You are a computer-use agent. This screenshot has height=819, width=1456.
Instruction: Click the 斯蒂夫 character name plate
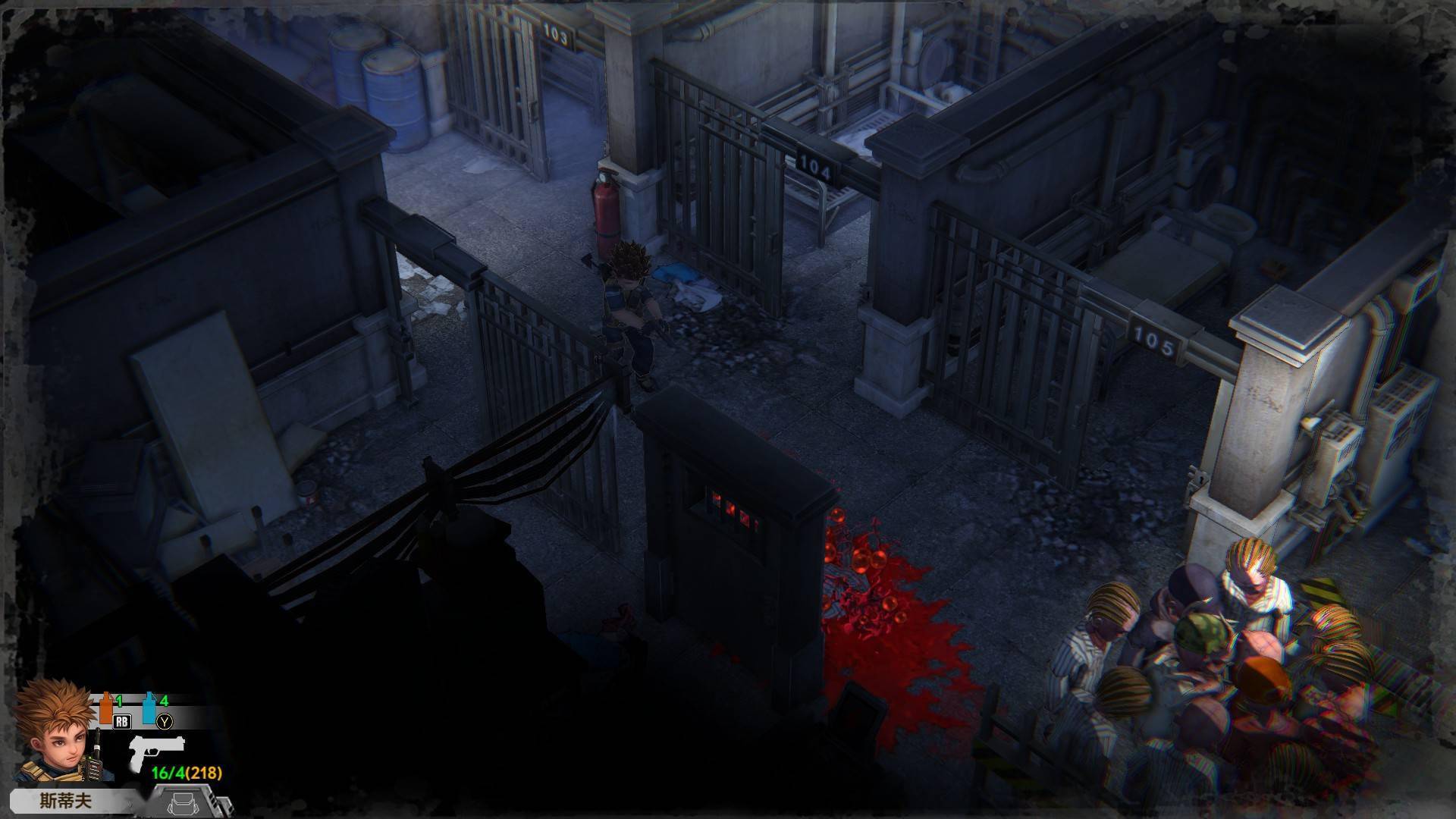pyautogui.click(x=66, y=801)
